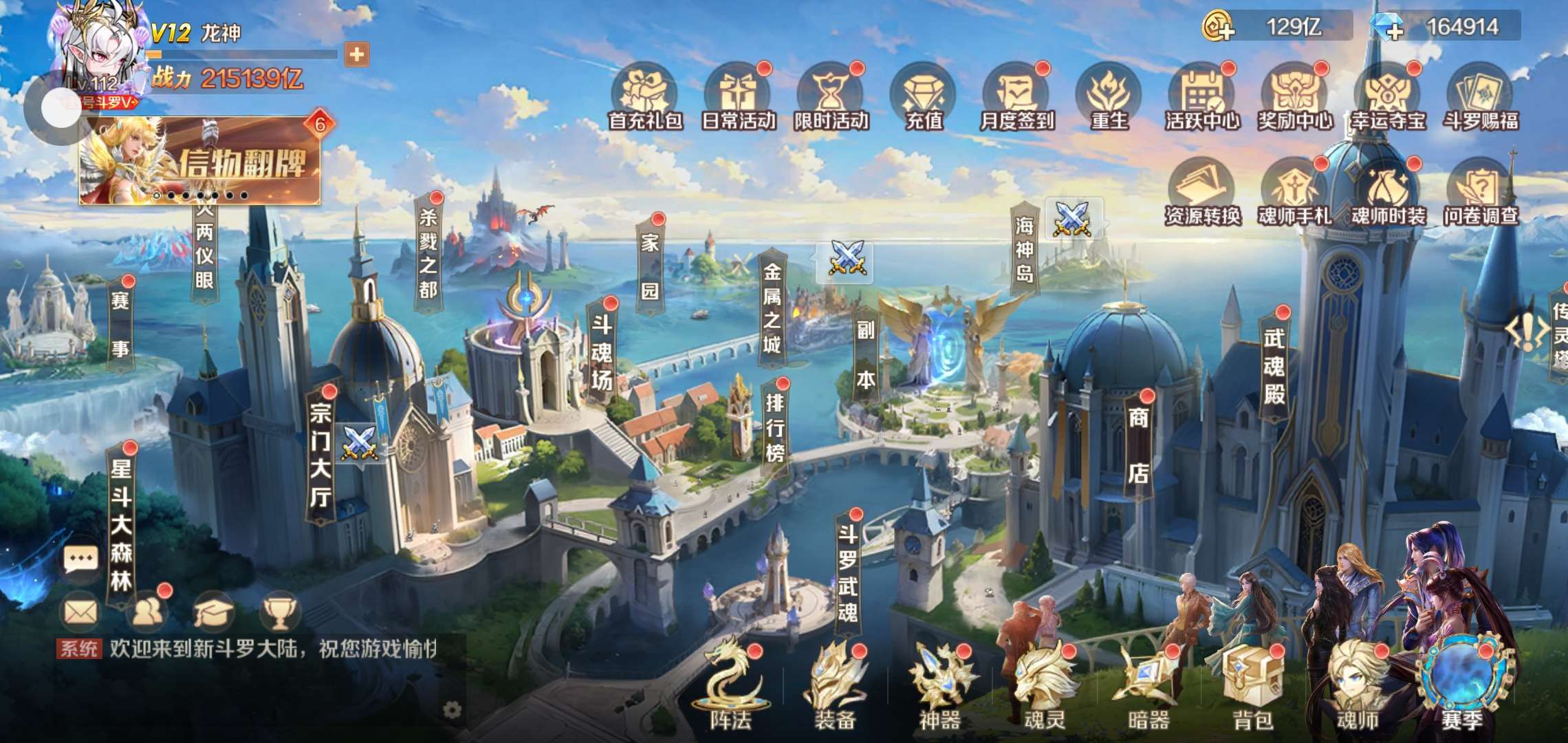Enter the 斗魂场 arena
This screenshot has width=1568, height=743.
[601, 351]
